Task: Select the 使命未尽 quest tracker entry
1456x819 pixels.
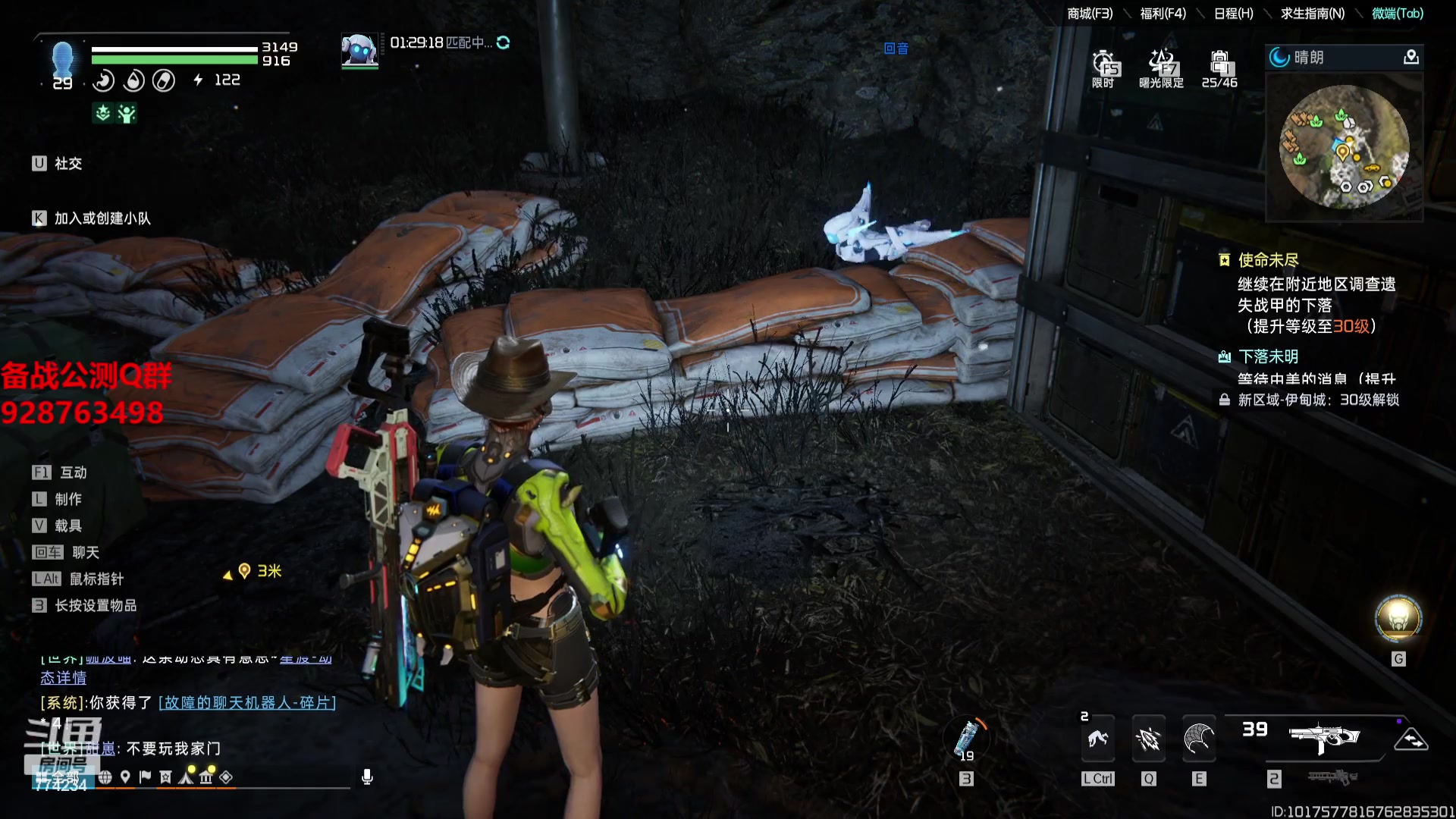Action: tap(1268, 261)
